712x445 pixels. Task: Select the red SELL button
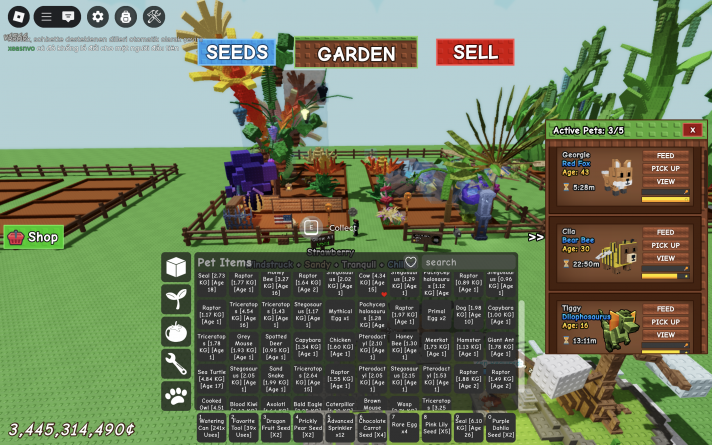click(x=475, y=52)
